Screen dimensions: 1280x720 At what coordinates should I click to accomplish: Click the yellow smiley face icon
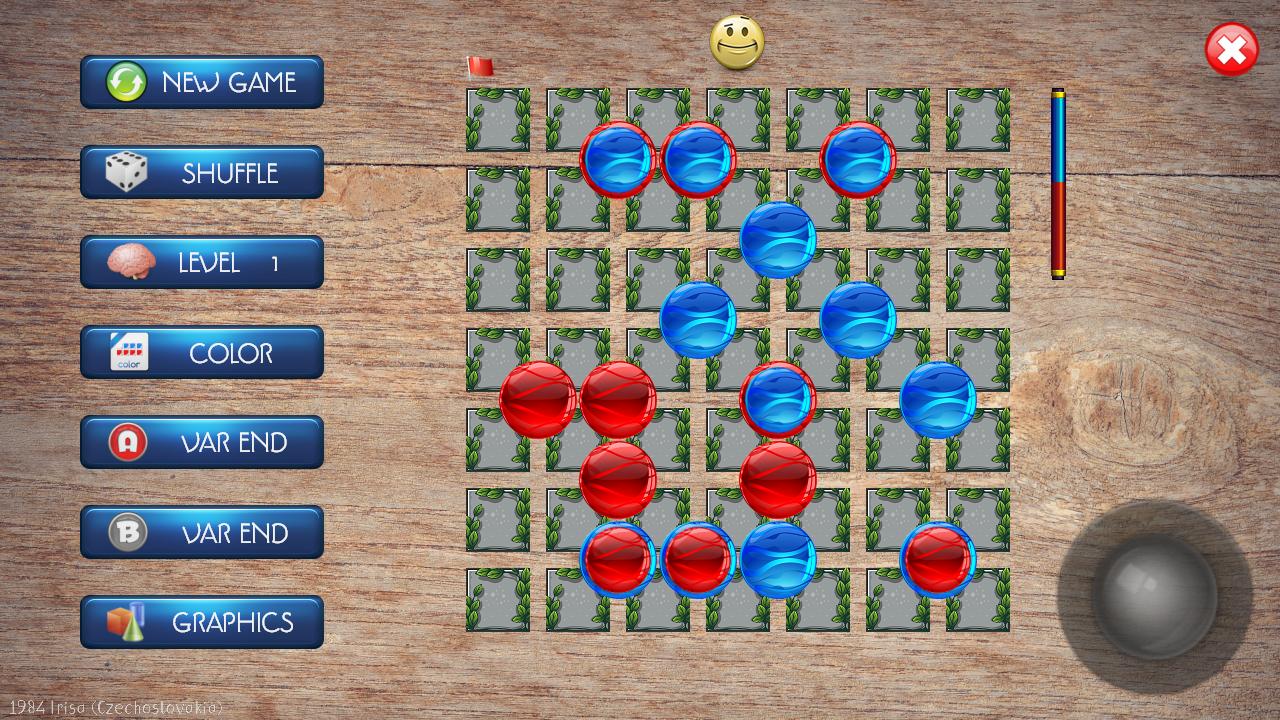(x=737, y=43)
